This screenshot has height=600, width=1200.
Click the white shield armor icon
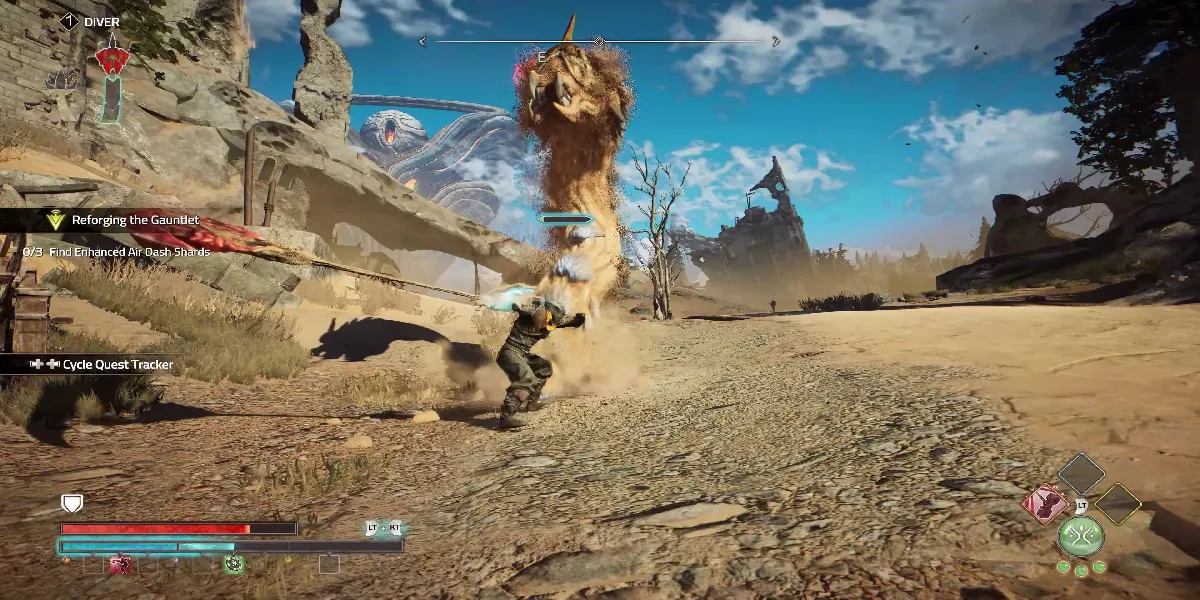tap(72, 504)
